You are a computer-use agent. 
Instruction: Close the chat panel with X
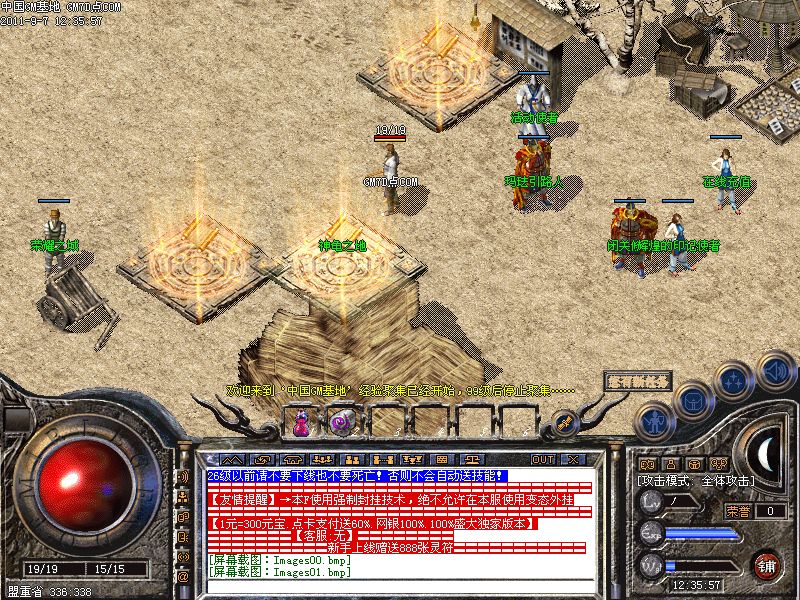573,459
